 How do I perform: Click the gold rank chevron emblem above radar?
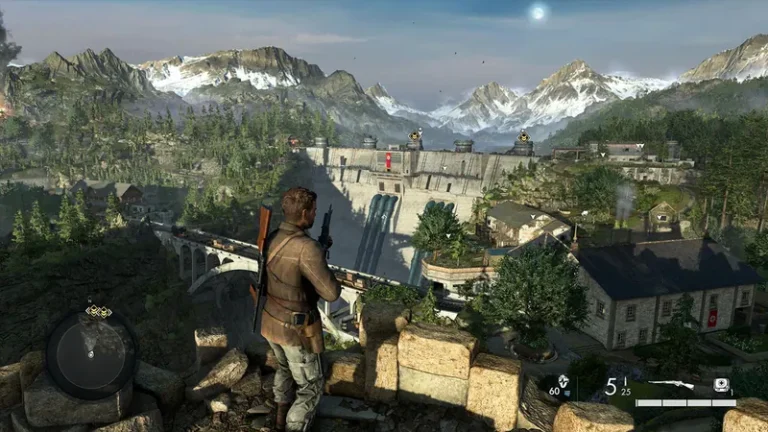pyautogui.click(x=98, y=311)
